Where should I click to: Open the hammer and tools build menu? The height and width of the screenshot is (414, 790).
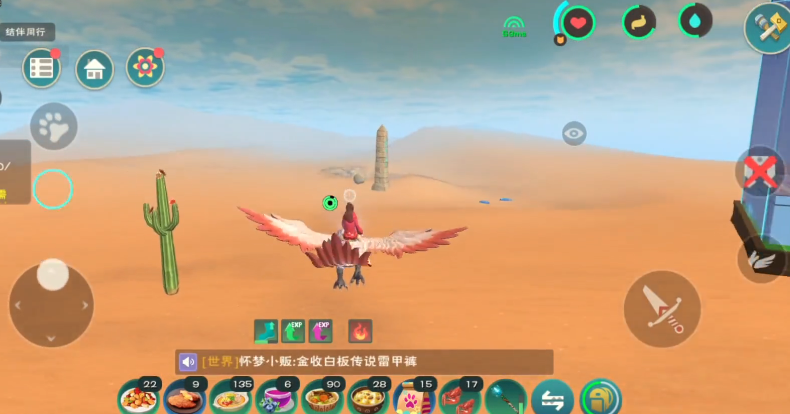(x=767, y=27)
